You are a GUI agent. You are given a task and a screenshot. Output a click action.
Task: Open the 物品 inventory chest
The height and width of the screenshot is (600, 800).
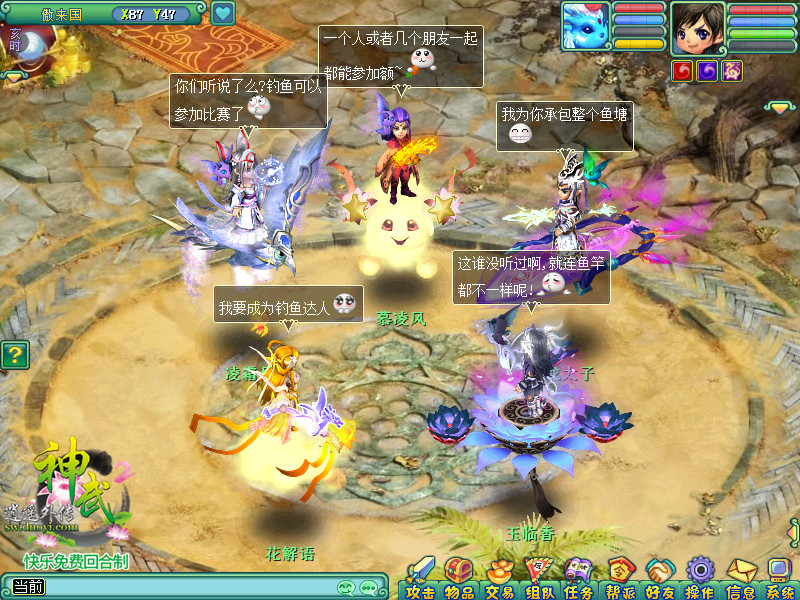459,577
